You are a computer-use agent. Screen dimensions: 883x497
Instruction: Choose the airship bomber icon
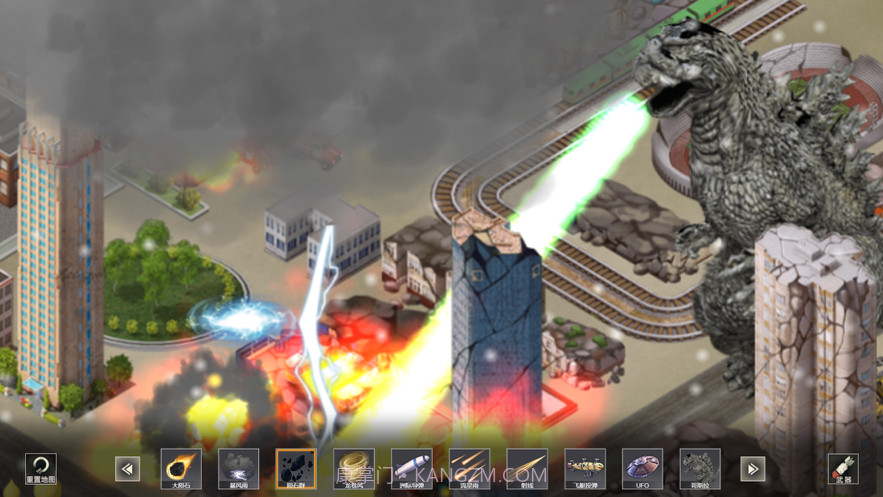point(585,468)
